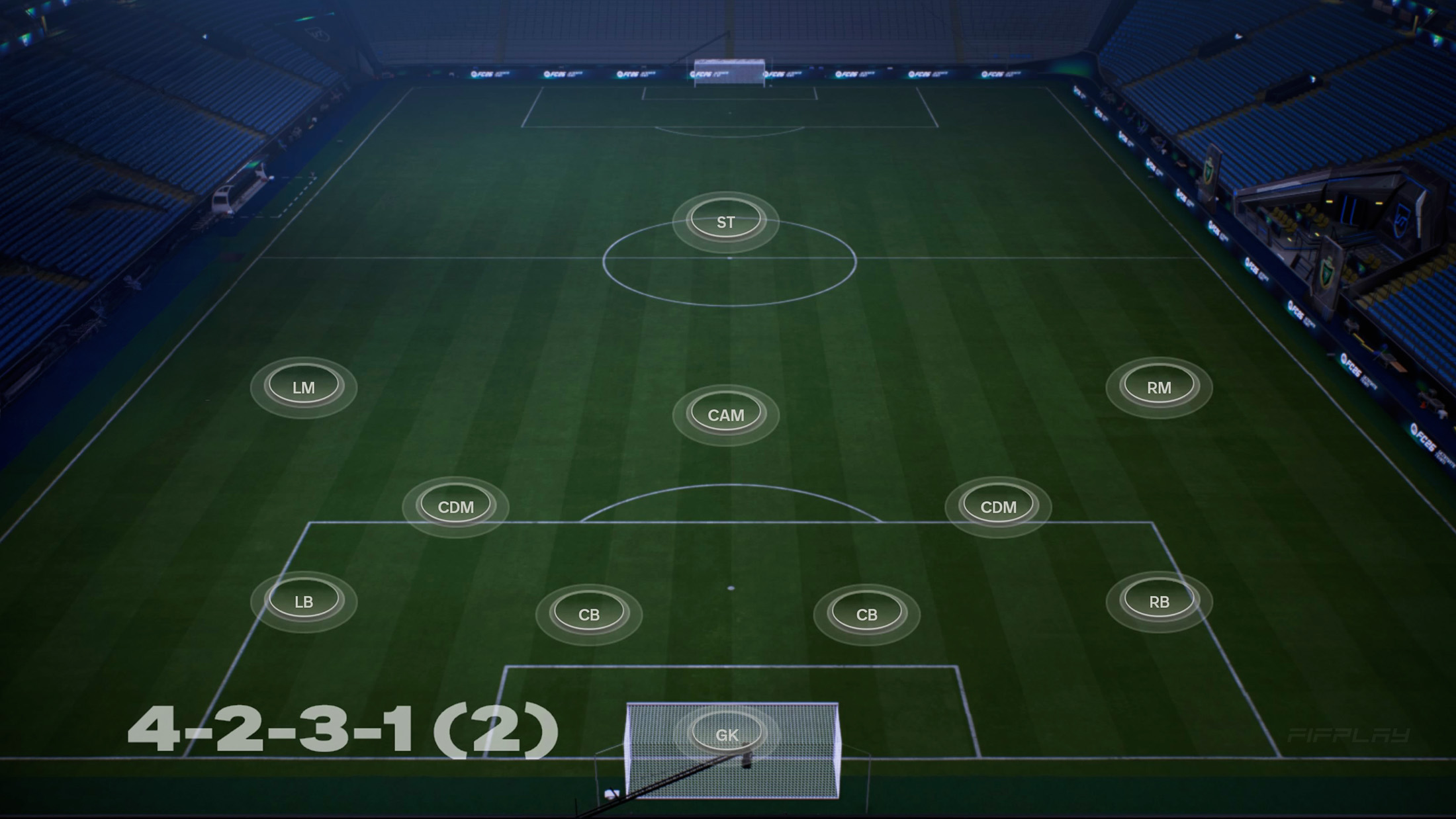
Task: Expand details on the CAM marker
Action: [x=726, y=415]
